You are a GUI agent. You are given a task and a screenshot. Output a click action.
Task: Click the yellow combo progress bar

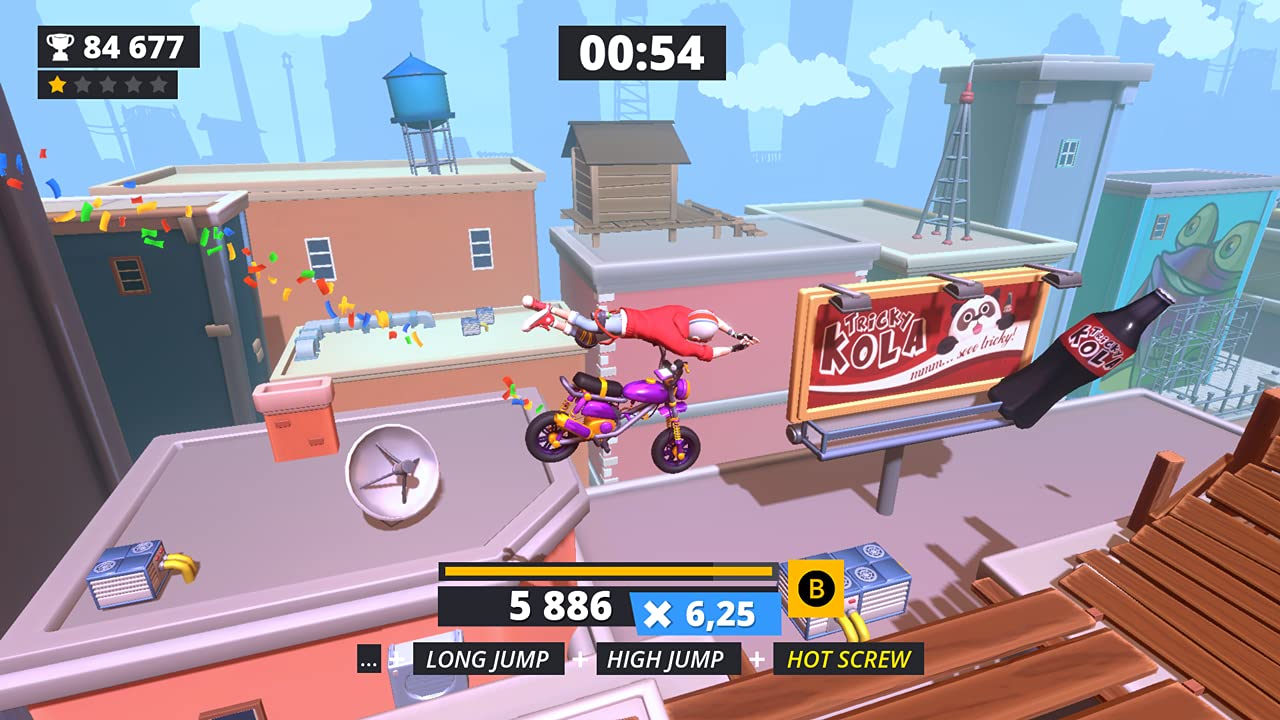click(x=605, y=572)
